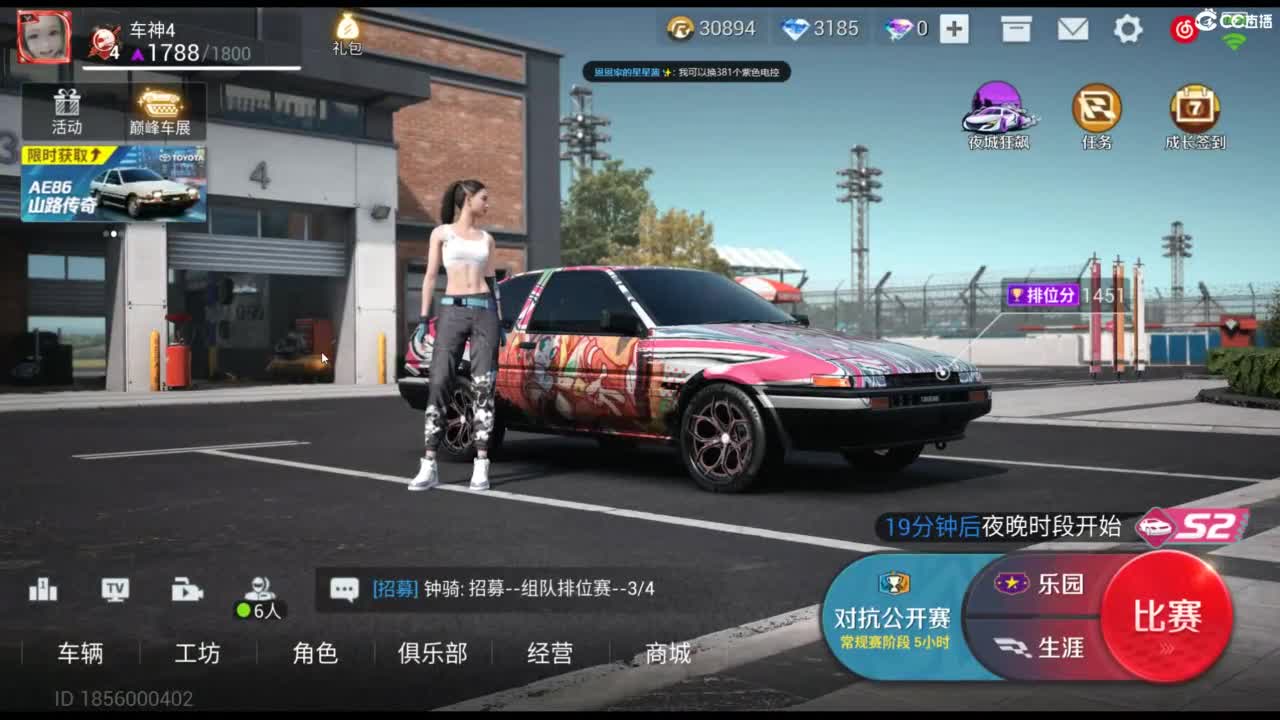
Task: Switch to the 商城 shop tab
Action: click(665, 654)
